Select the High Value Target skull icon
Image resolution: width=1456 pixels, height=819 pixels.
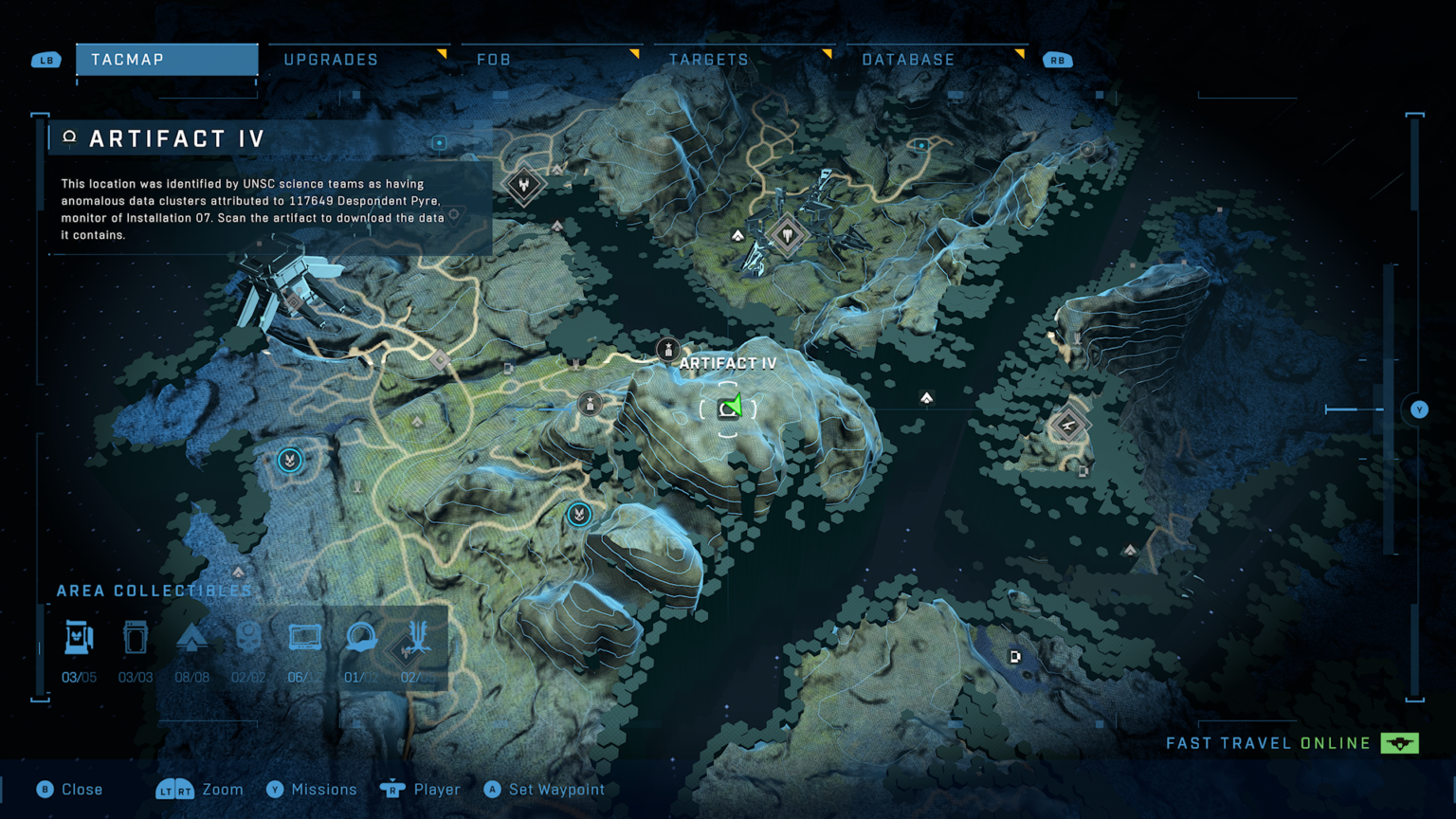pyautogui.click(x=248, y=637)
